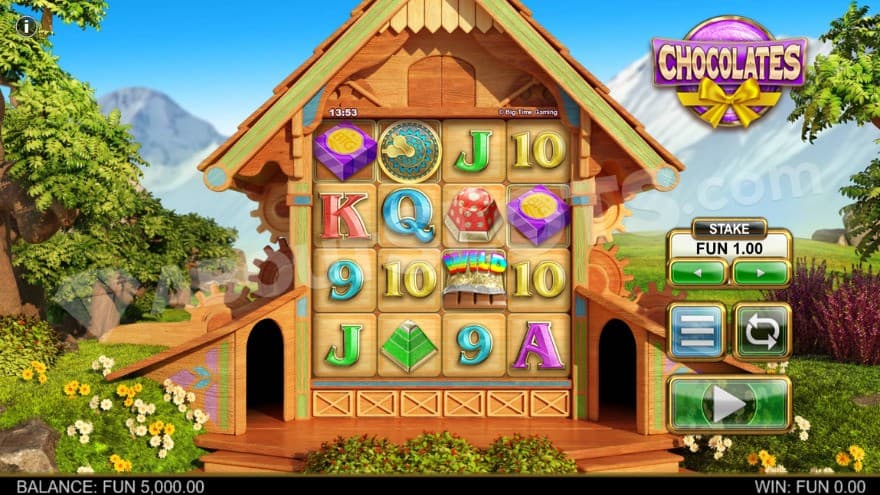
Task: Spin the reels with green play button
Action: coord(728,403)
